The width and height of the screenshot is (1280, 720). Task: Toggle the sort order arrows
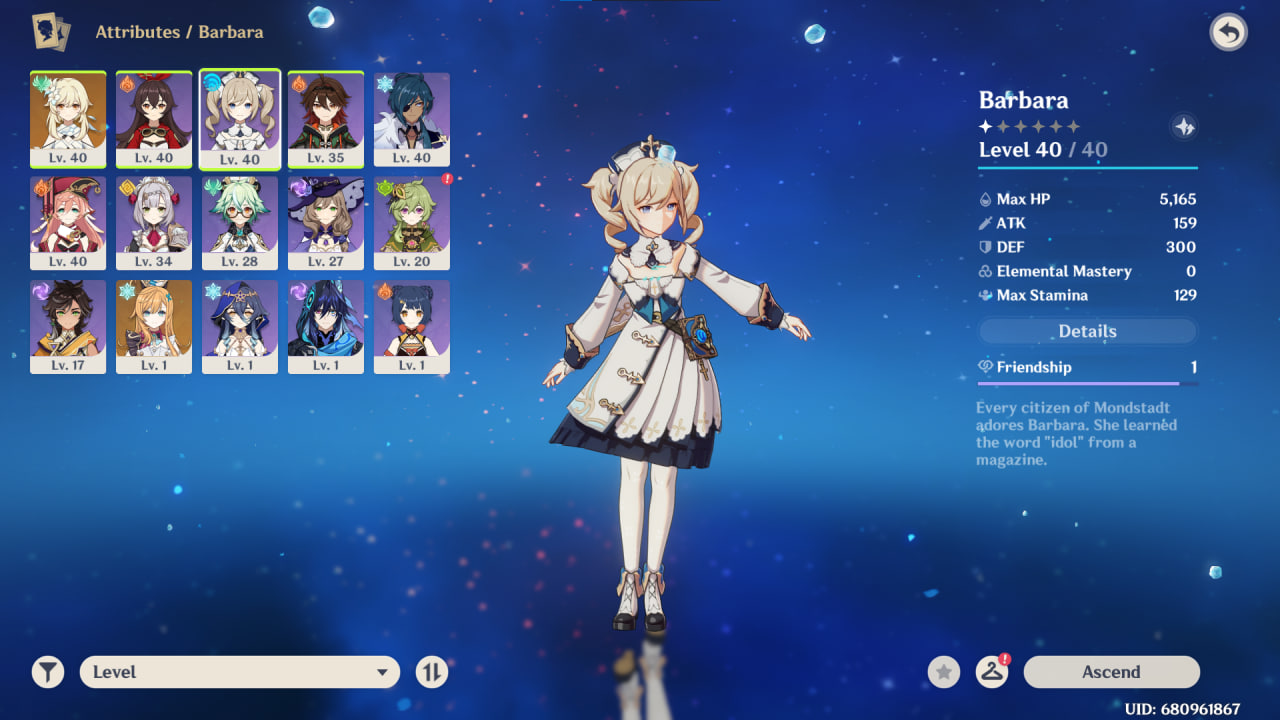pyautogui.click(x=431, y=672)
